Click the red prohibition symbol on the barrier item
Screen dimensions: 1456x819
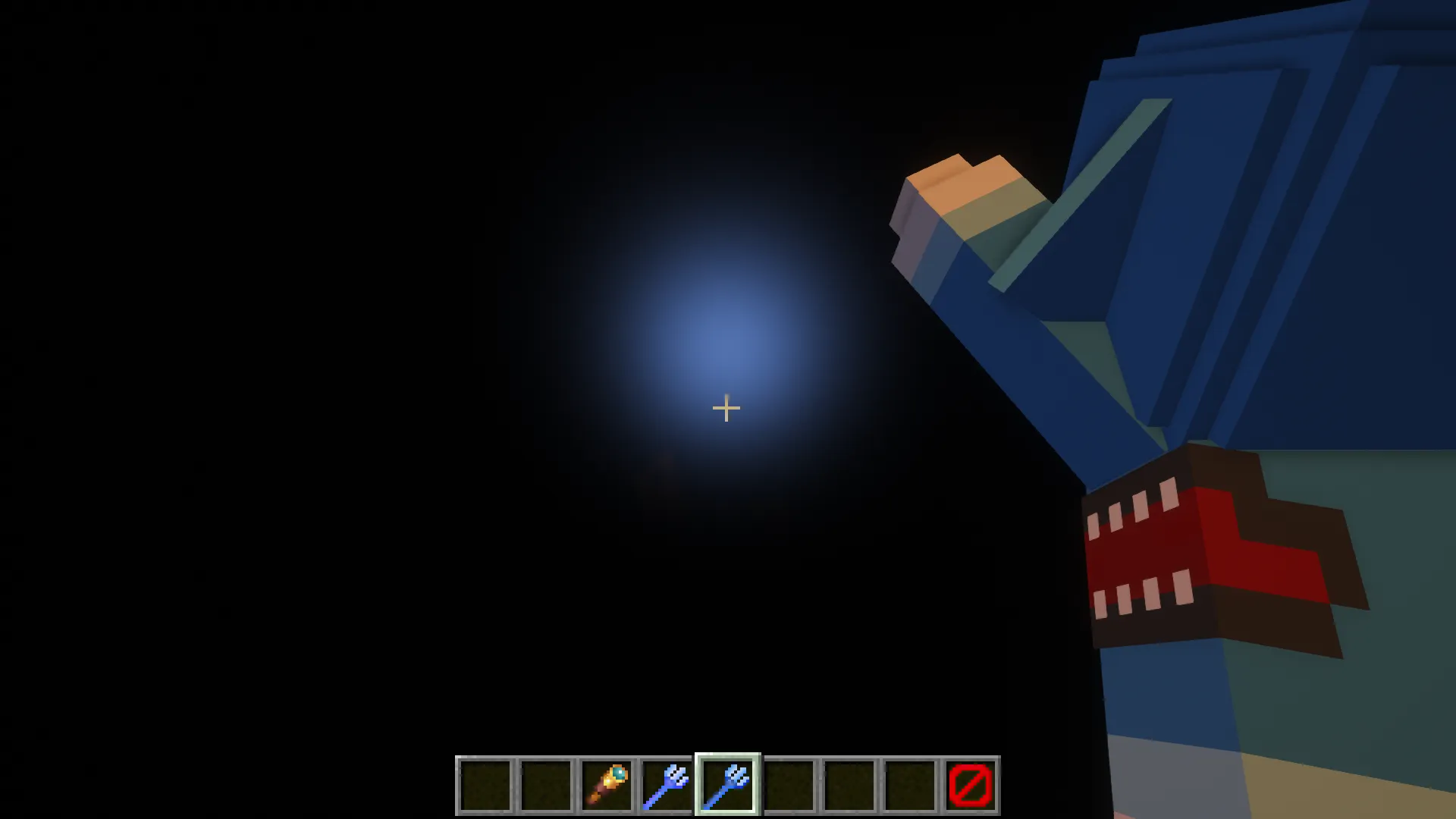(x=971, y=784)
